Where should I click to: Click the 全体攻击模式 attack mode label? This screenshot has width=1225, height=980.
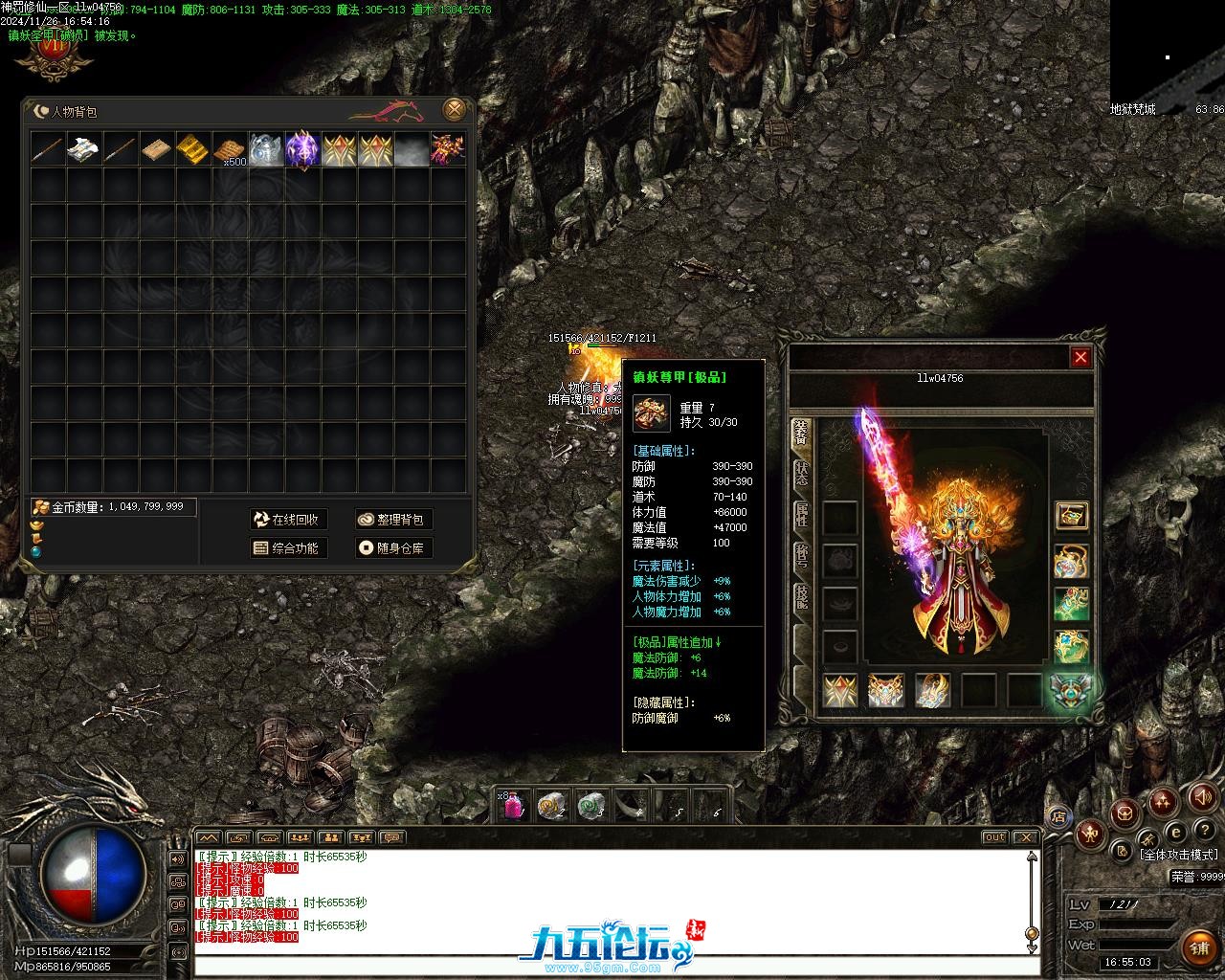click(x=1178, y=855)
